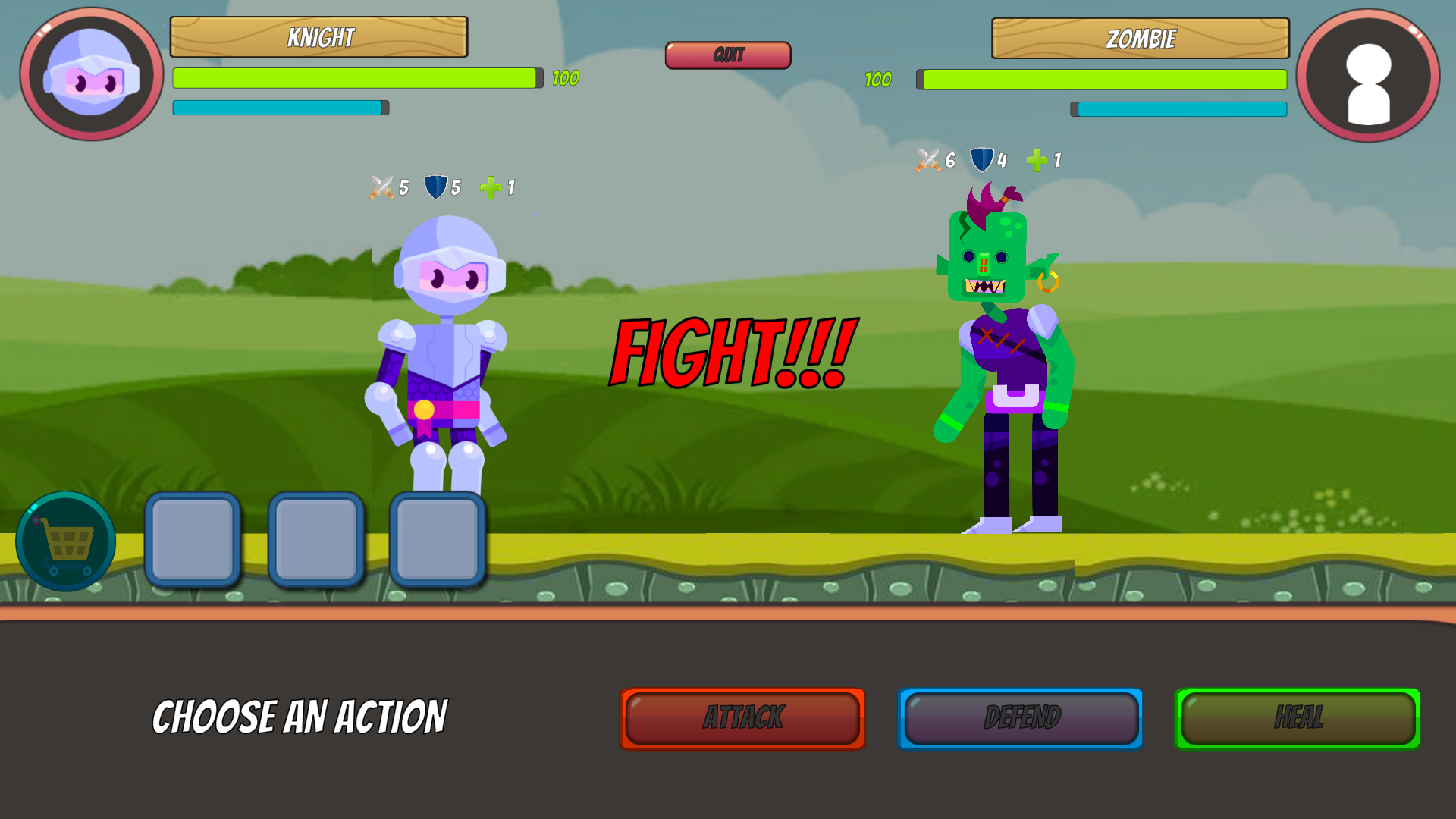
Task: Open the shop cart icon
Action: click(x=64, y=541)
